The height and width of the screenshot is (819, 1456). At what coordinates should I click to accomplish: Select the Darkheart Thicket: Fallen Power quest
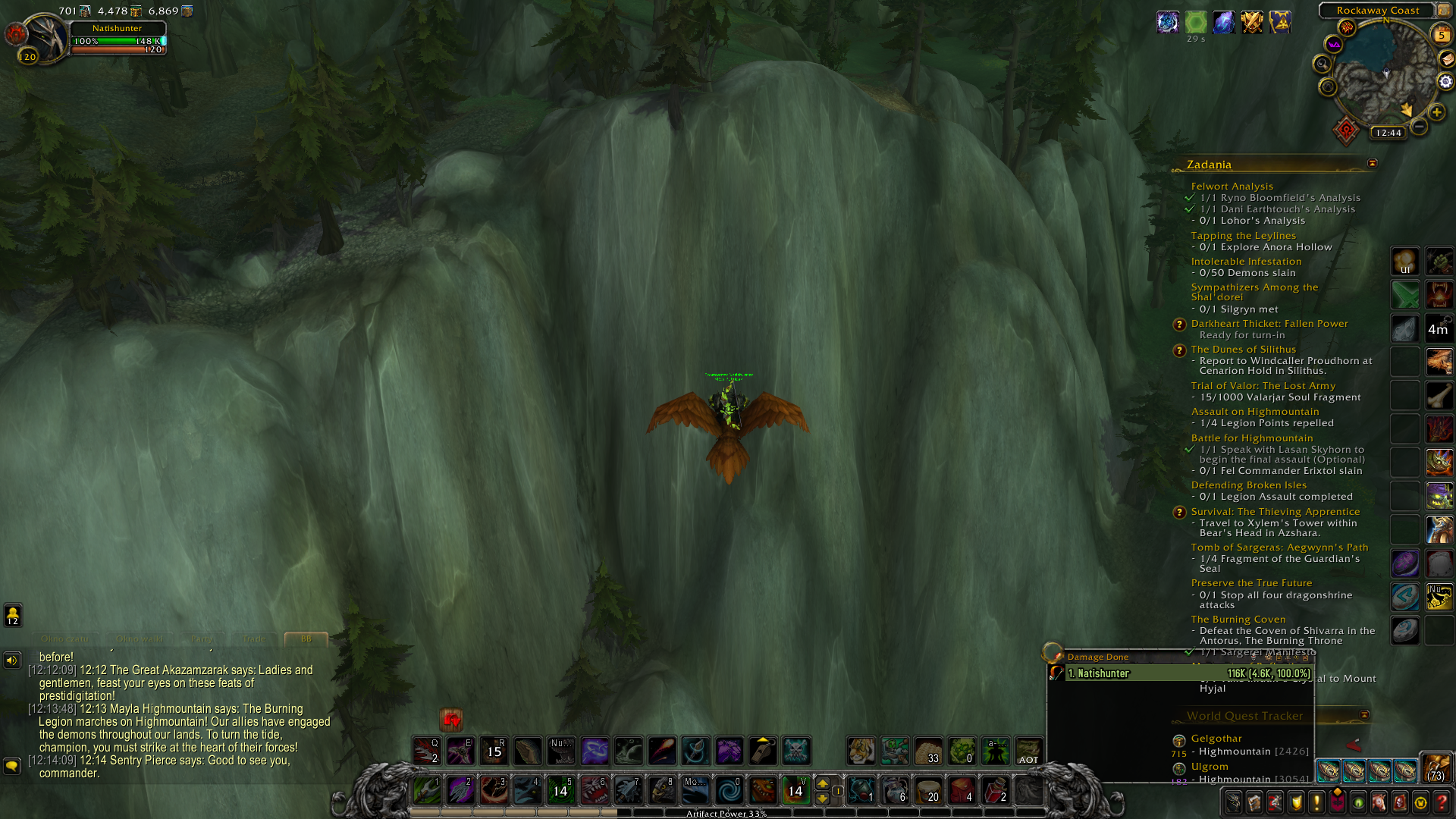pyautogui.click(x=1269, y=324)
